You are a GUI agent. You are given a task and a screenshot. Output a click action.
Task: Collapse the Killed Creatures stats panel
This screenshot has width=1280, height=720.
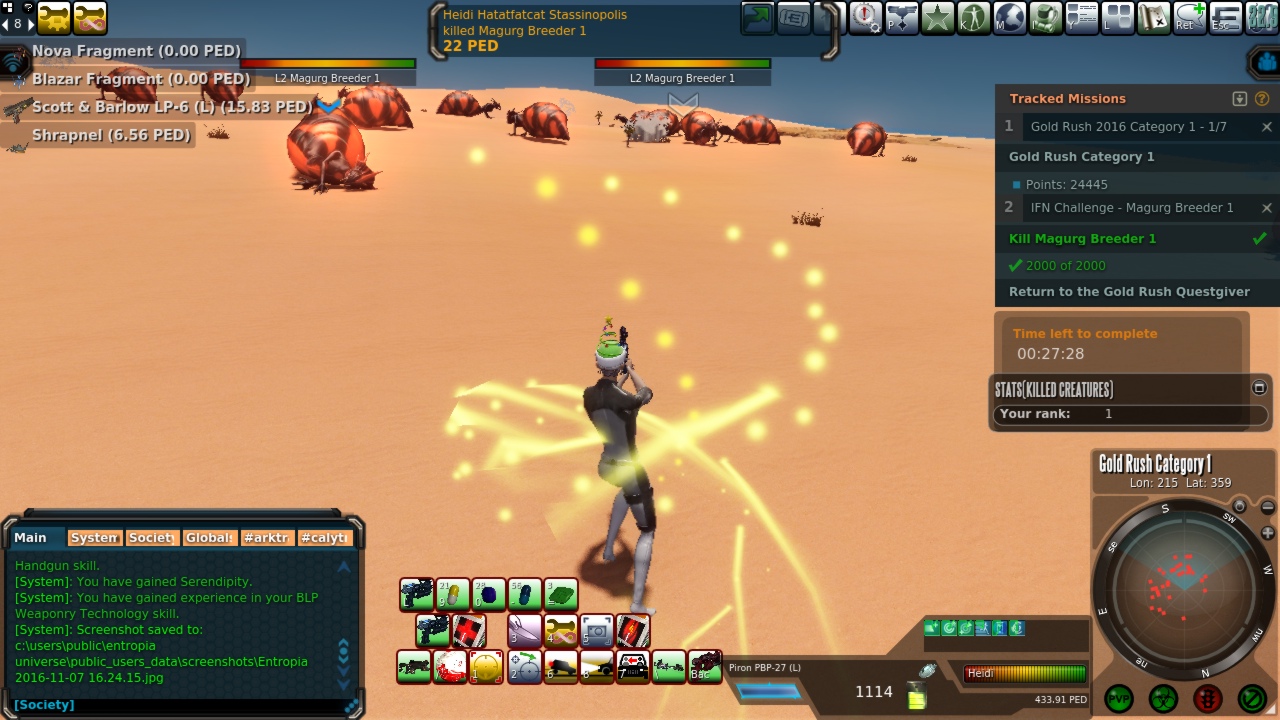point(1260,388)
